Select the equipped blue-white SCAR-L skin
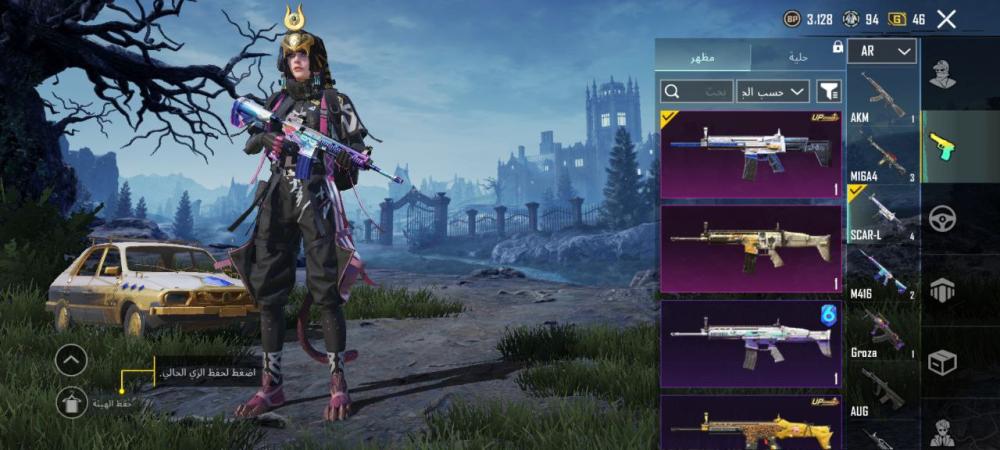Image resolution: width=1000 pixels, height=450 pixels. tap(751, 153)
